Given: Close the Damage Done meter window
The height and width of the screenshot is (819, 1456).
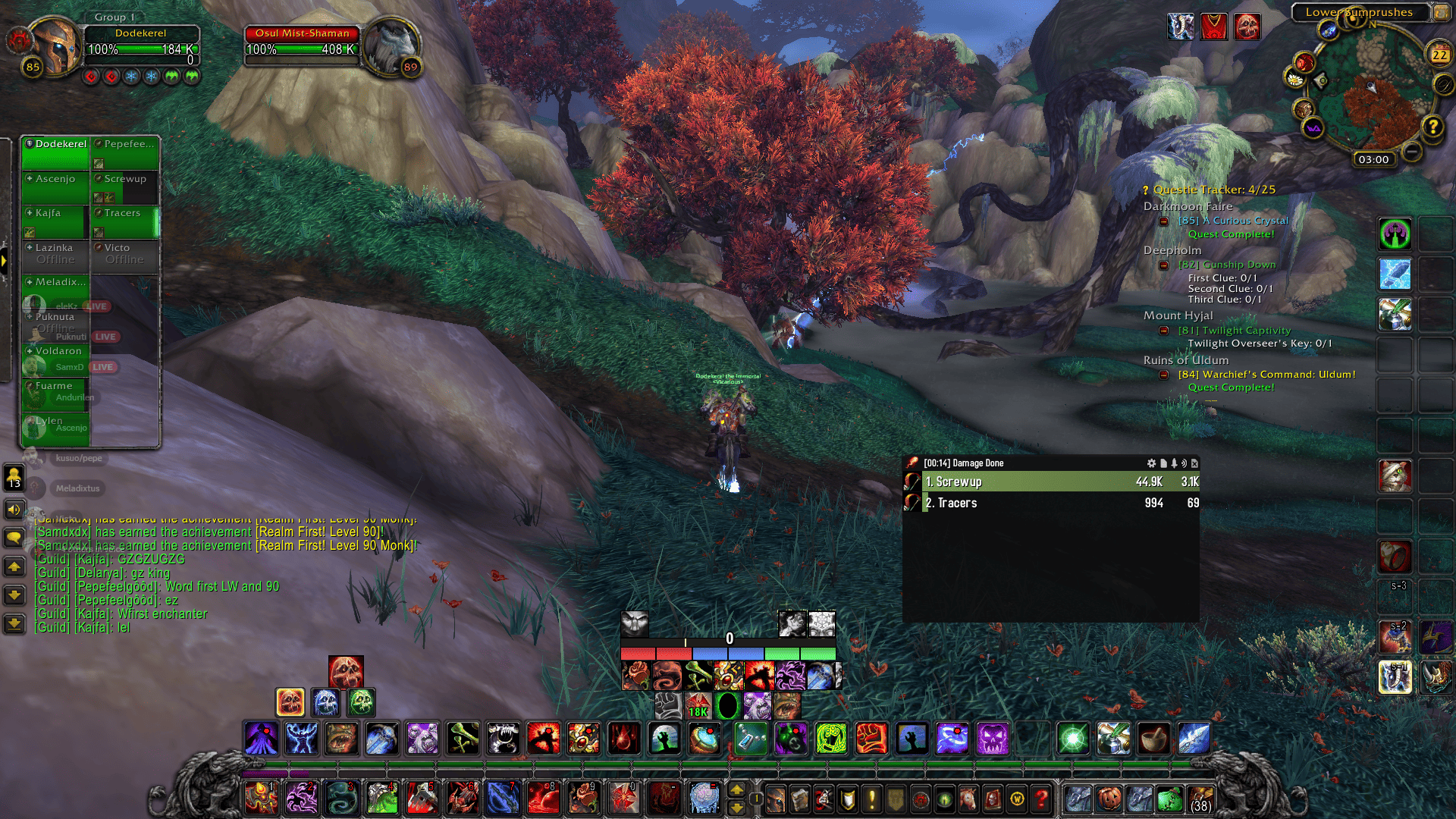Looking at the screenshot, I should point(1194,463).
